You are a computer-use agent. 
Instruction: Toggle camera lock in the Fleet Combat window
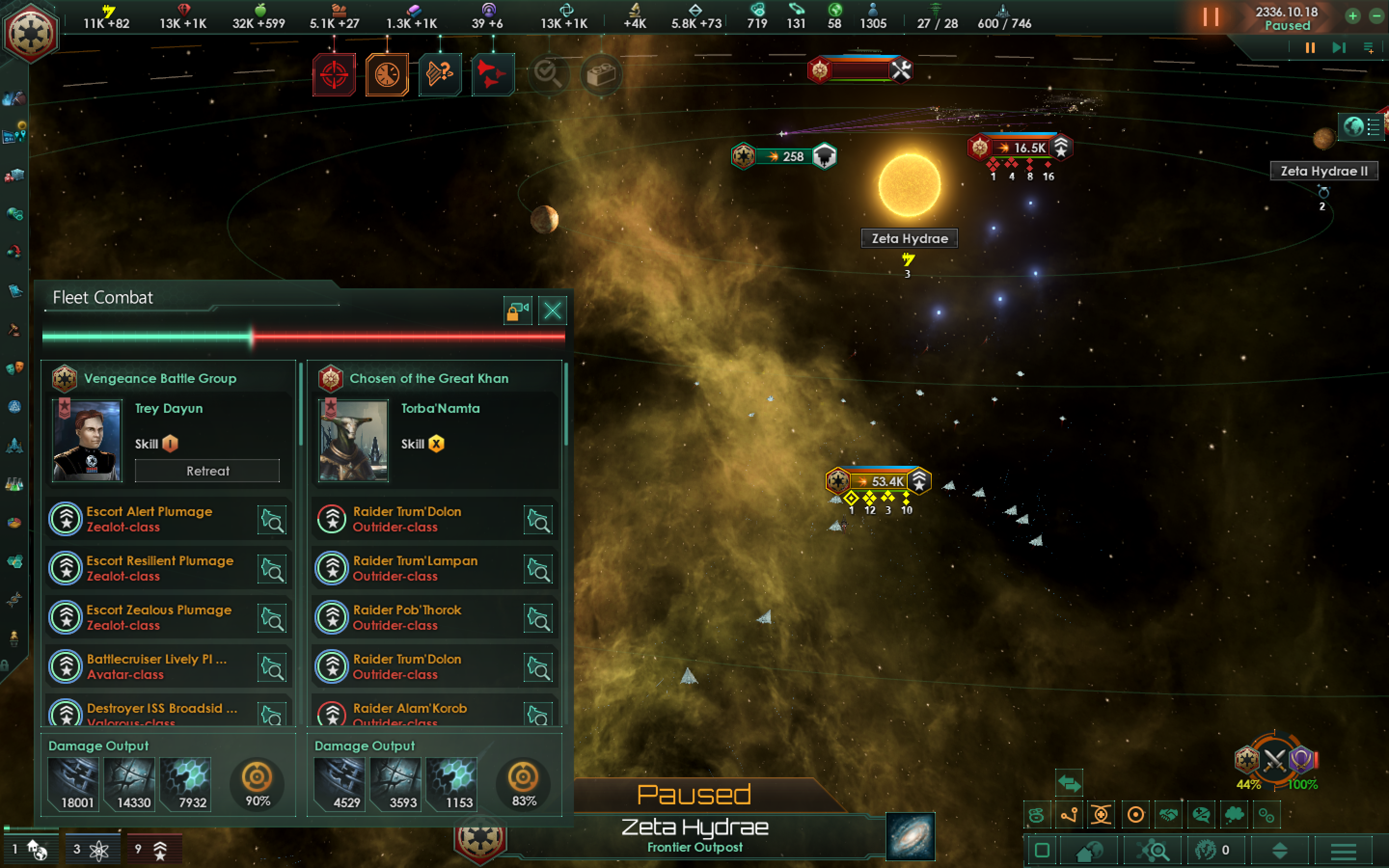[517, 311]
